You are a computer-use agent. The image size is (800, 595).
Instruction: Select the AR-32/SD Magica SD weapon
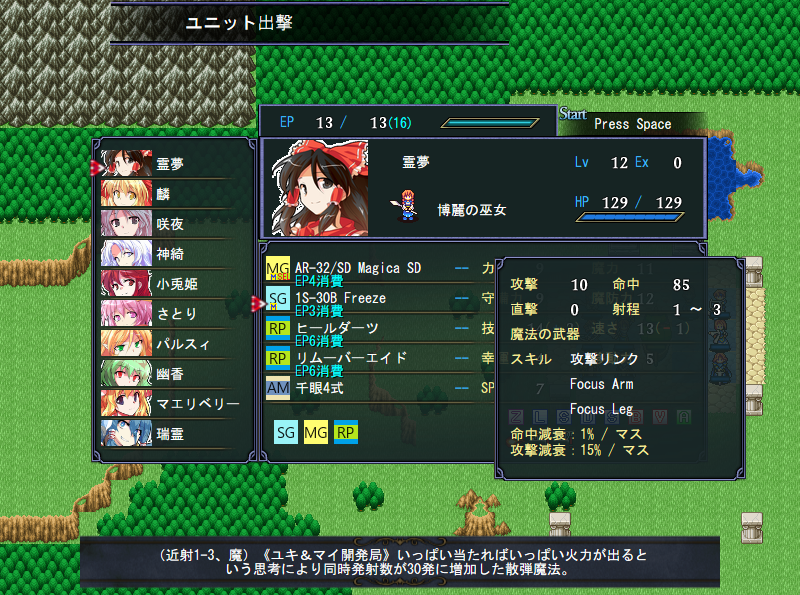[x=358, y=268]
